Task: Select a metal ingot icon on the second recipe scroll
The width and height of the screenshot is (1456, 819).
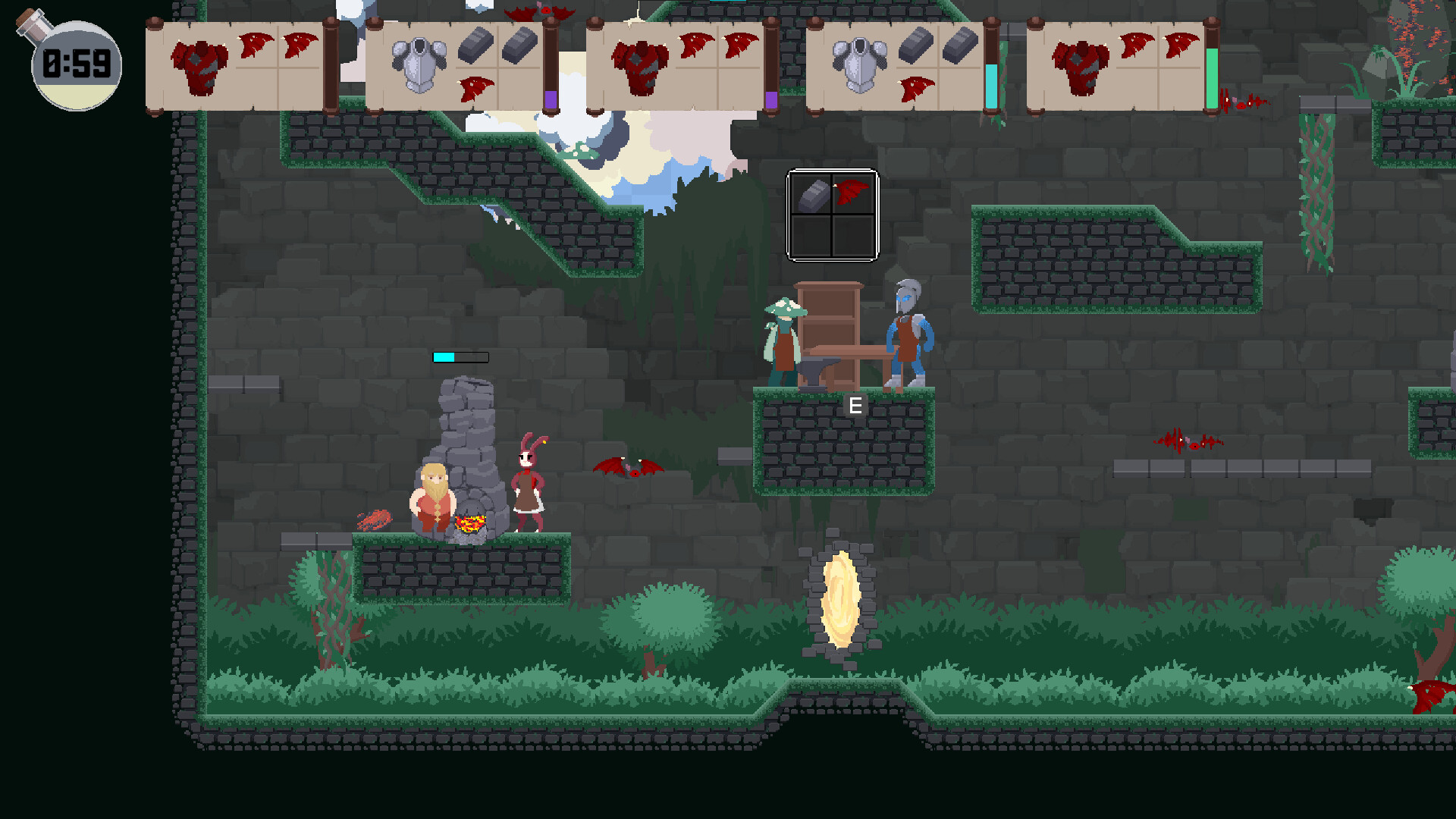Action: click(476, 44)
